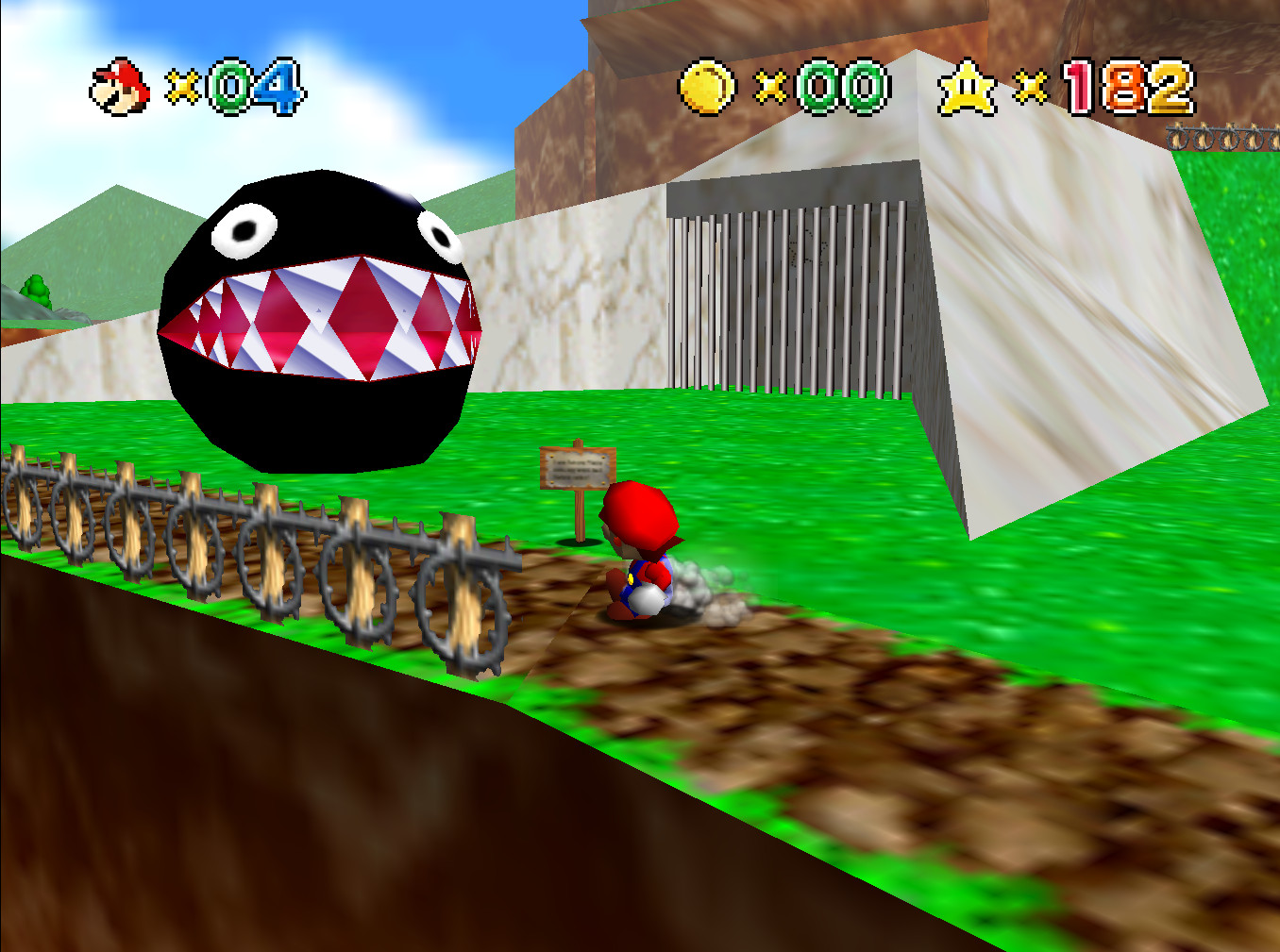This screenshot has height=952, width=1280.
Task: Click the star icon beside the star counter
Action: point(965,87)
